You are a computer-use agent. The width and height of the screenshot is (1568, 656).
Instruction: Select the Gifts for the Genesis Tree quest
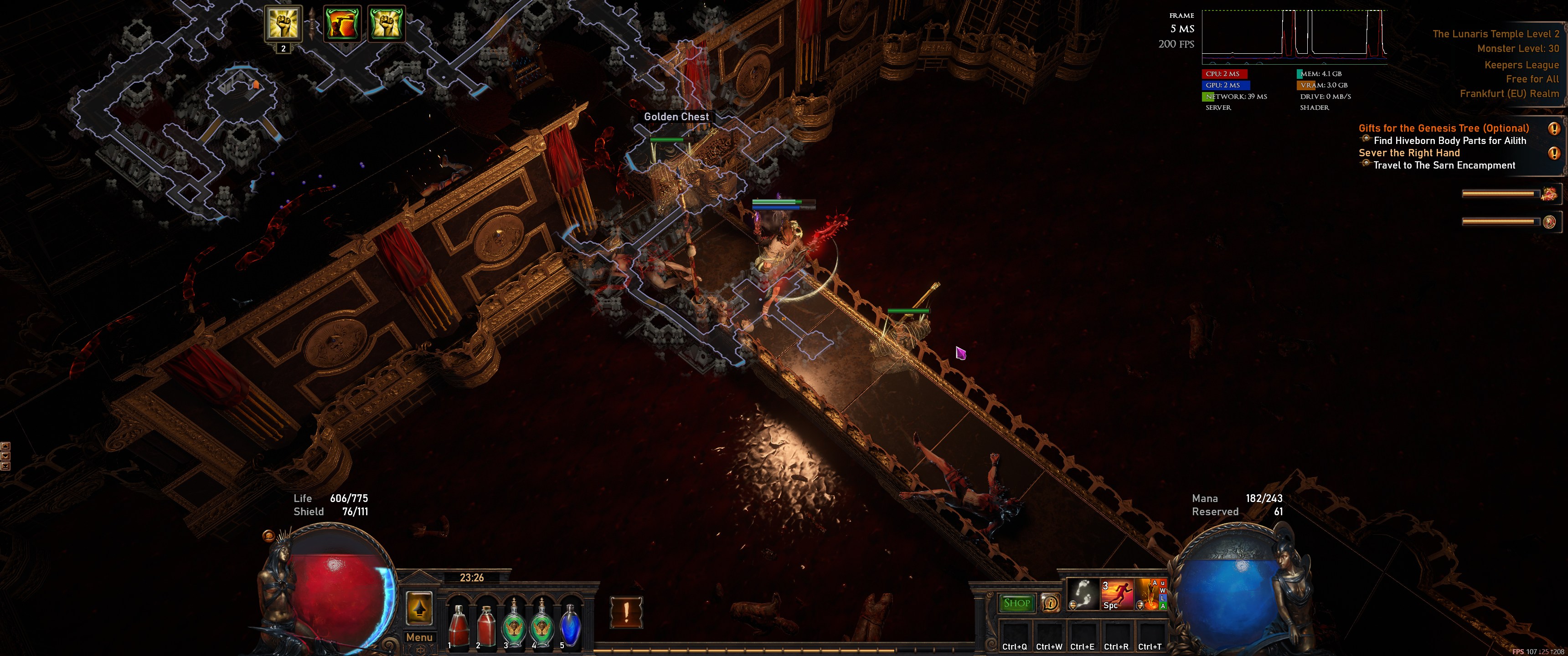pyautogui.click(x=1443, y=128)
